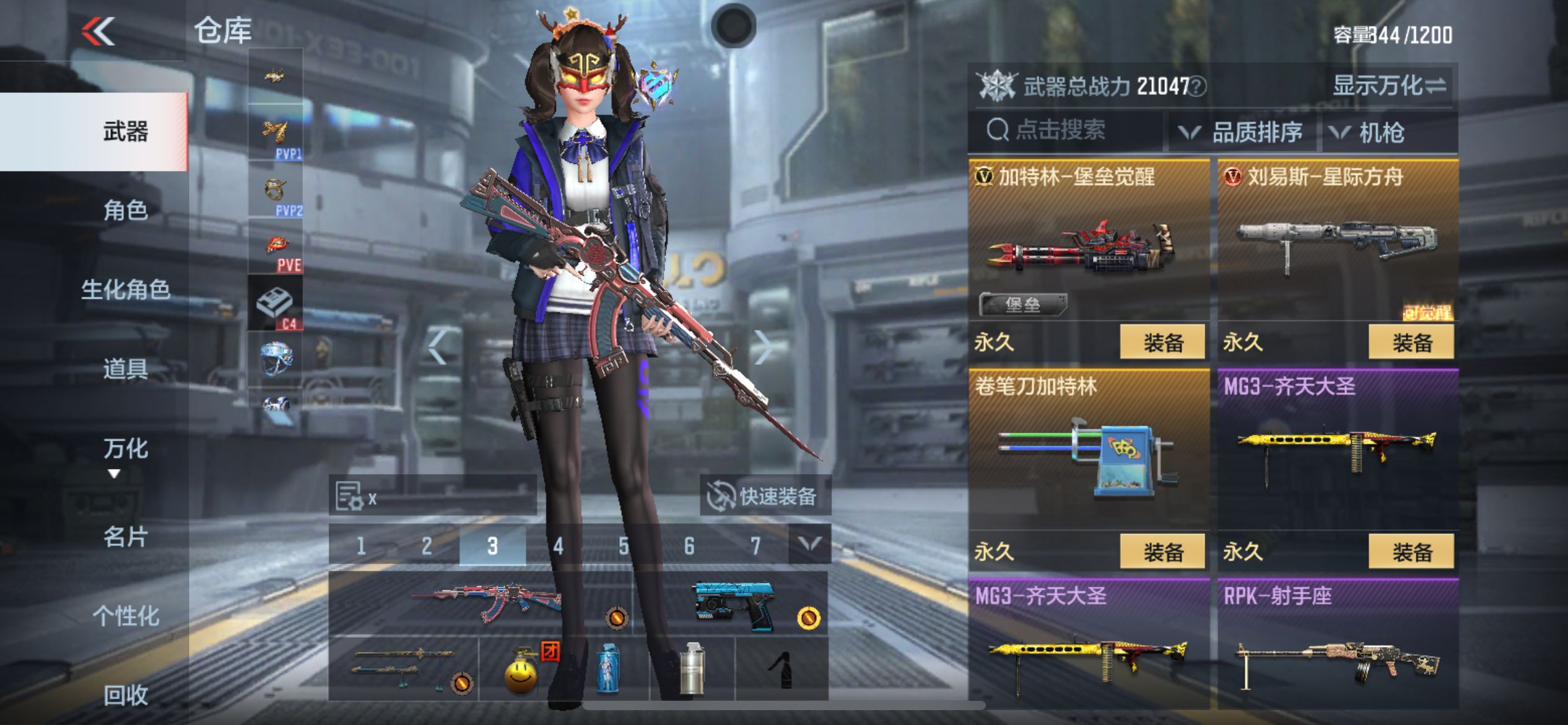Equip the 刘易斯-星际方舟 machine gun
This screenshot has height=725, width=1568.
pos(1412,342)
